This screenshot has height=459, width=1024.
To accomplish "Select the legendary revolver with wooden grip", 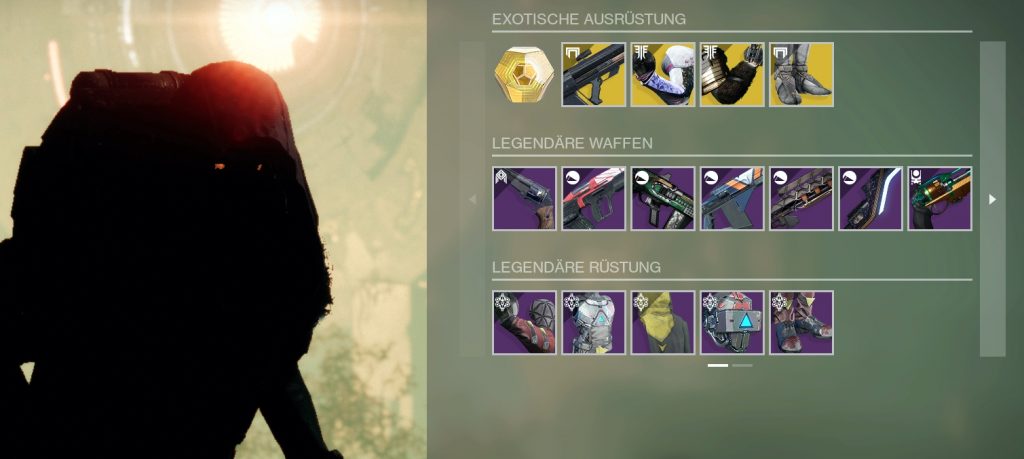I will coord(524,199).
